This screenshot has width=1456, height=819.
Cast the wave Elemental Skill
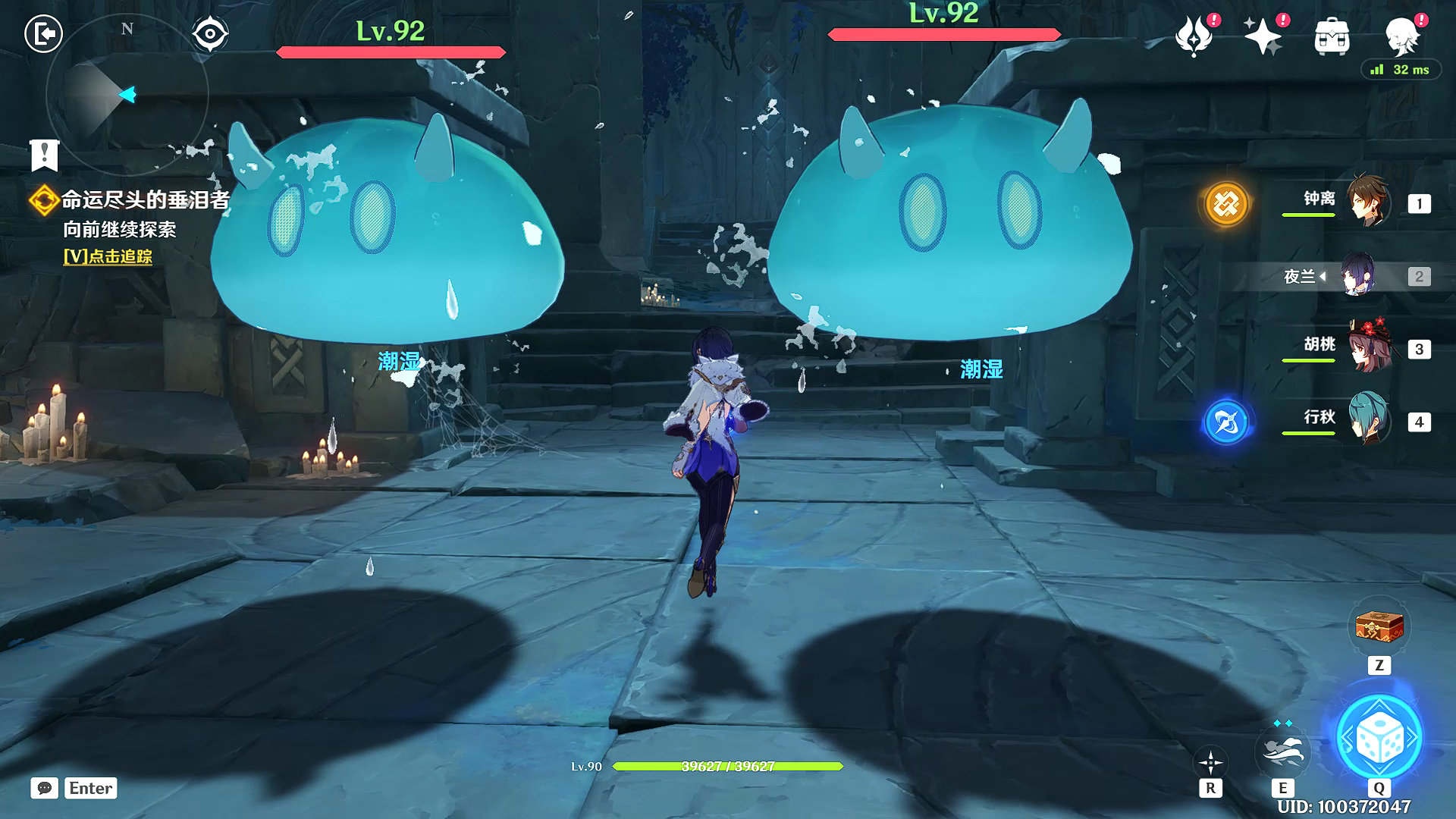1282,750
